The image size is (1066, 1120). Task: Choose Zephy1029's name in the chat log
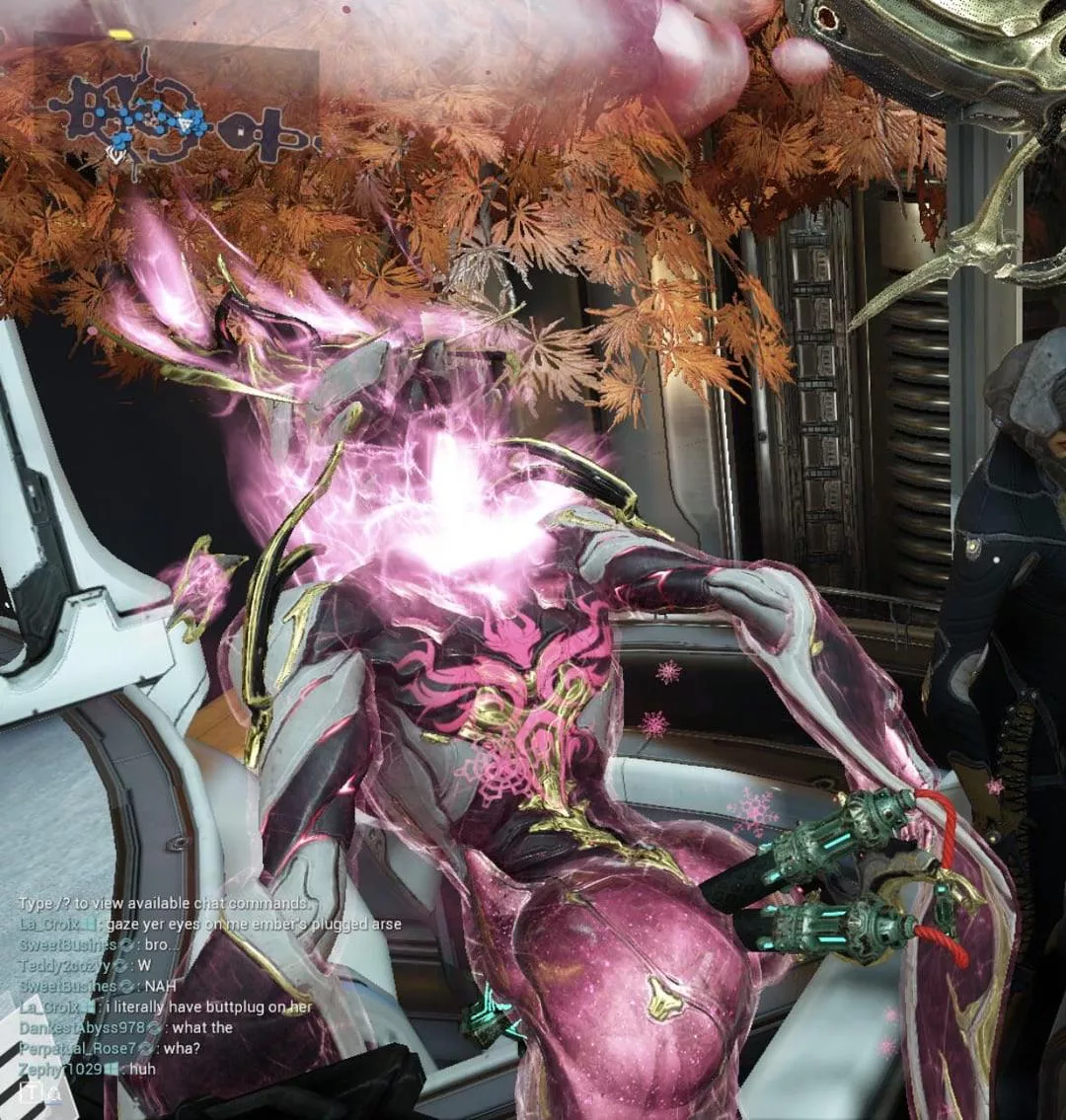(59, 1069)
